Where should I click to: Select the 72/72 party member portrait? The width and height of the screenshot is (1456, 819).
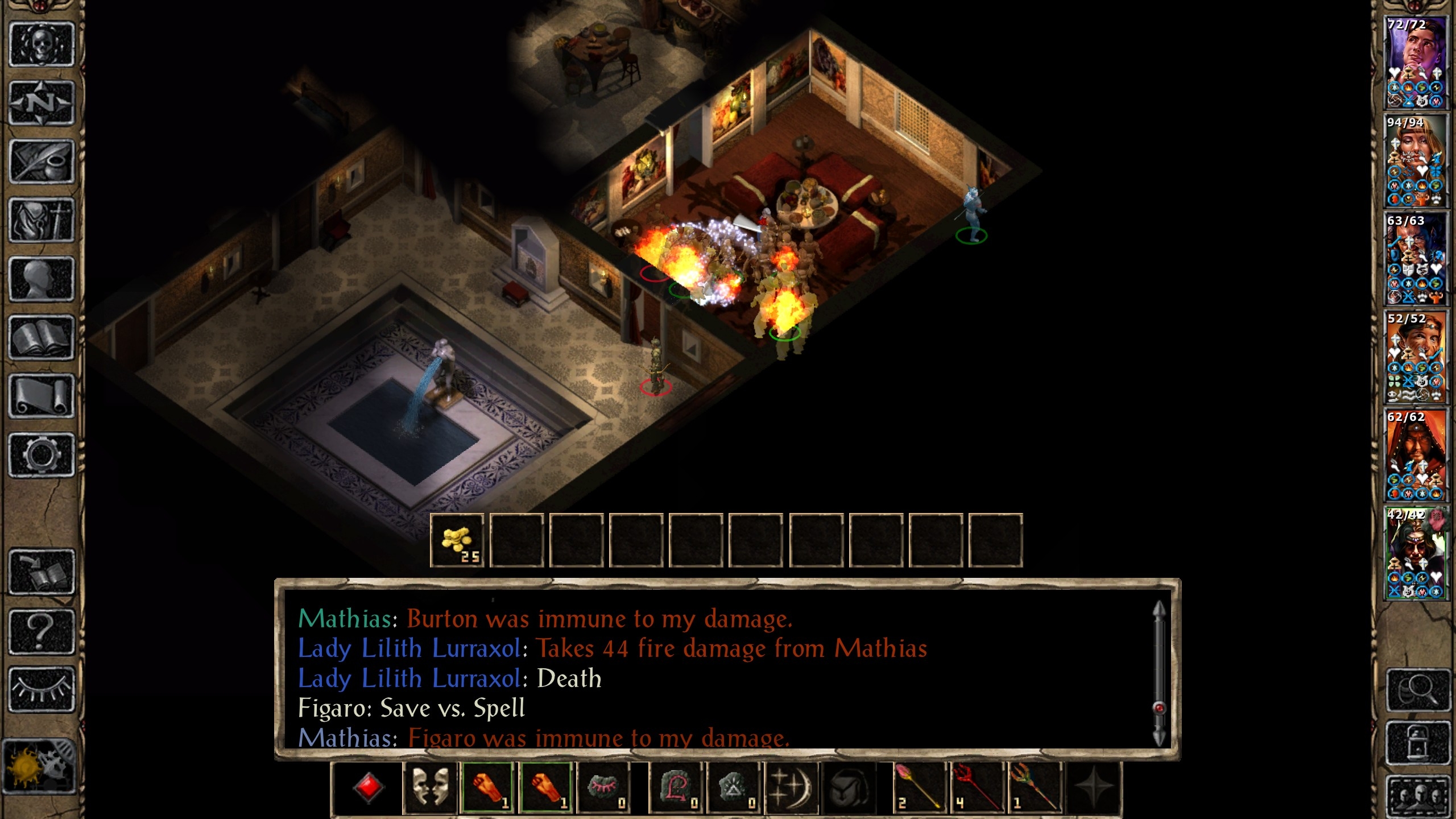point(1416,63)
